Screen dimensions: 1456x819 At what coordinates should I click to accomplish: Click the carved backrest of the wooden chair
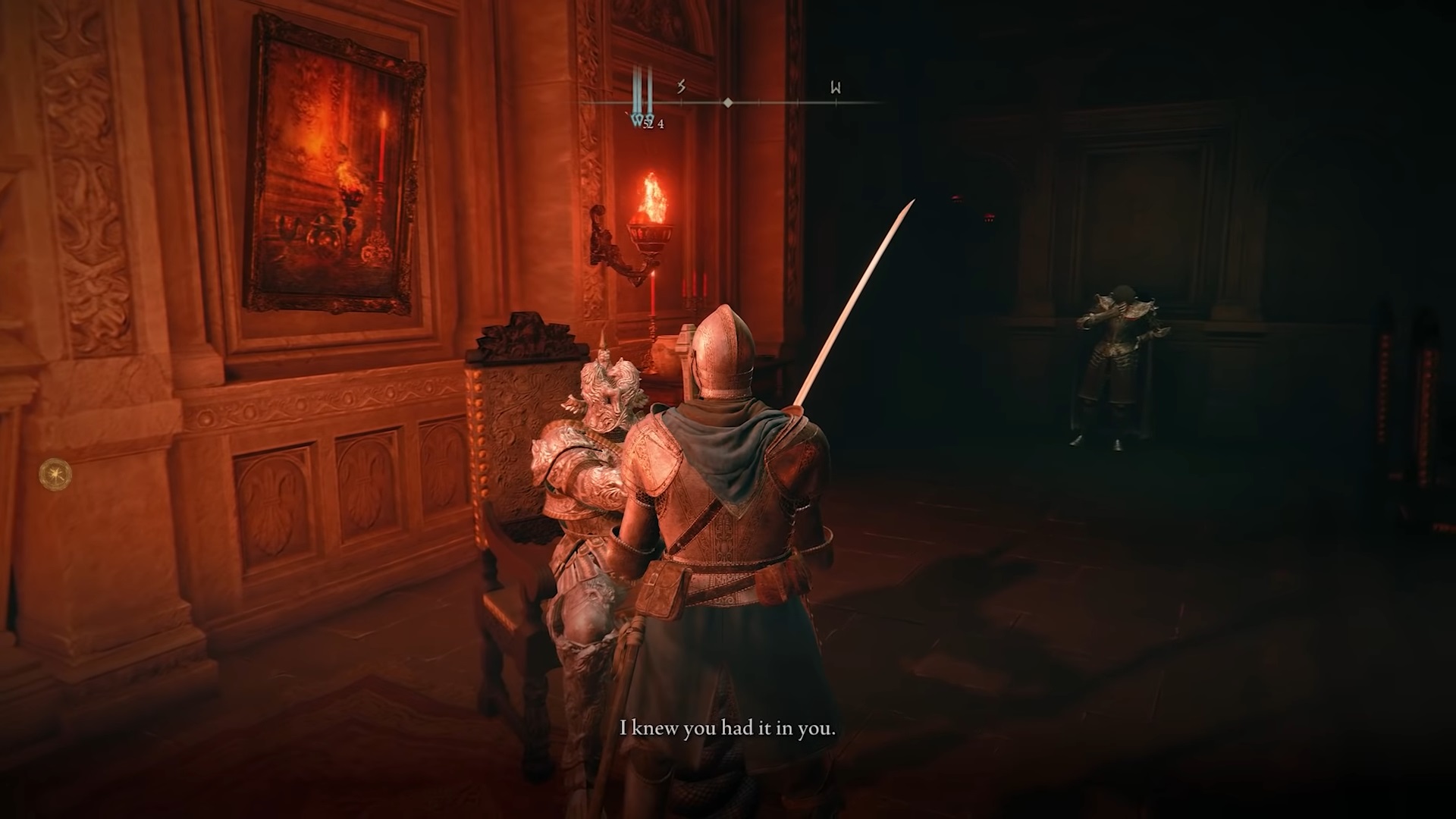523,425
